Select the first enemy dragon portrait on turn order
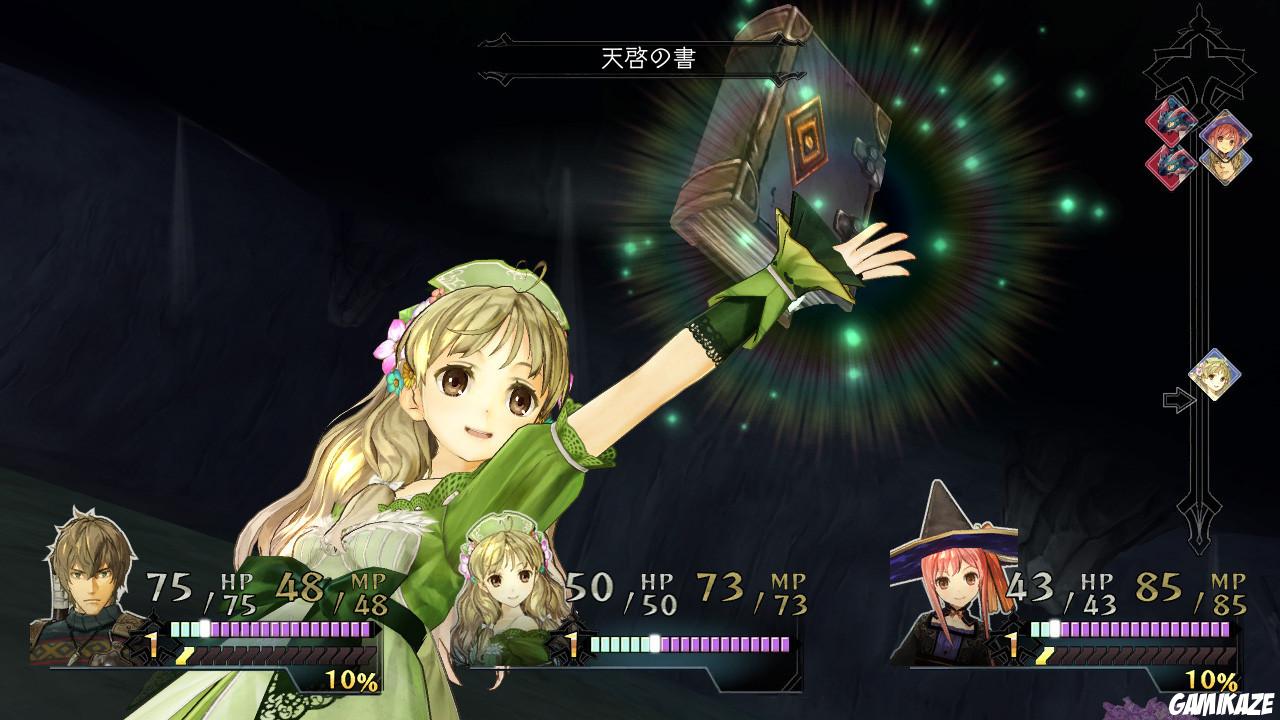The image size is (1280, 720). pyautogui.click(x=1170, y=119)
